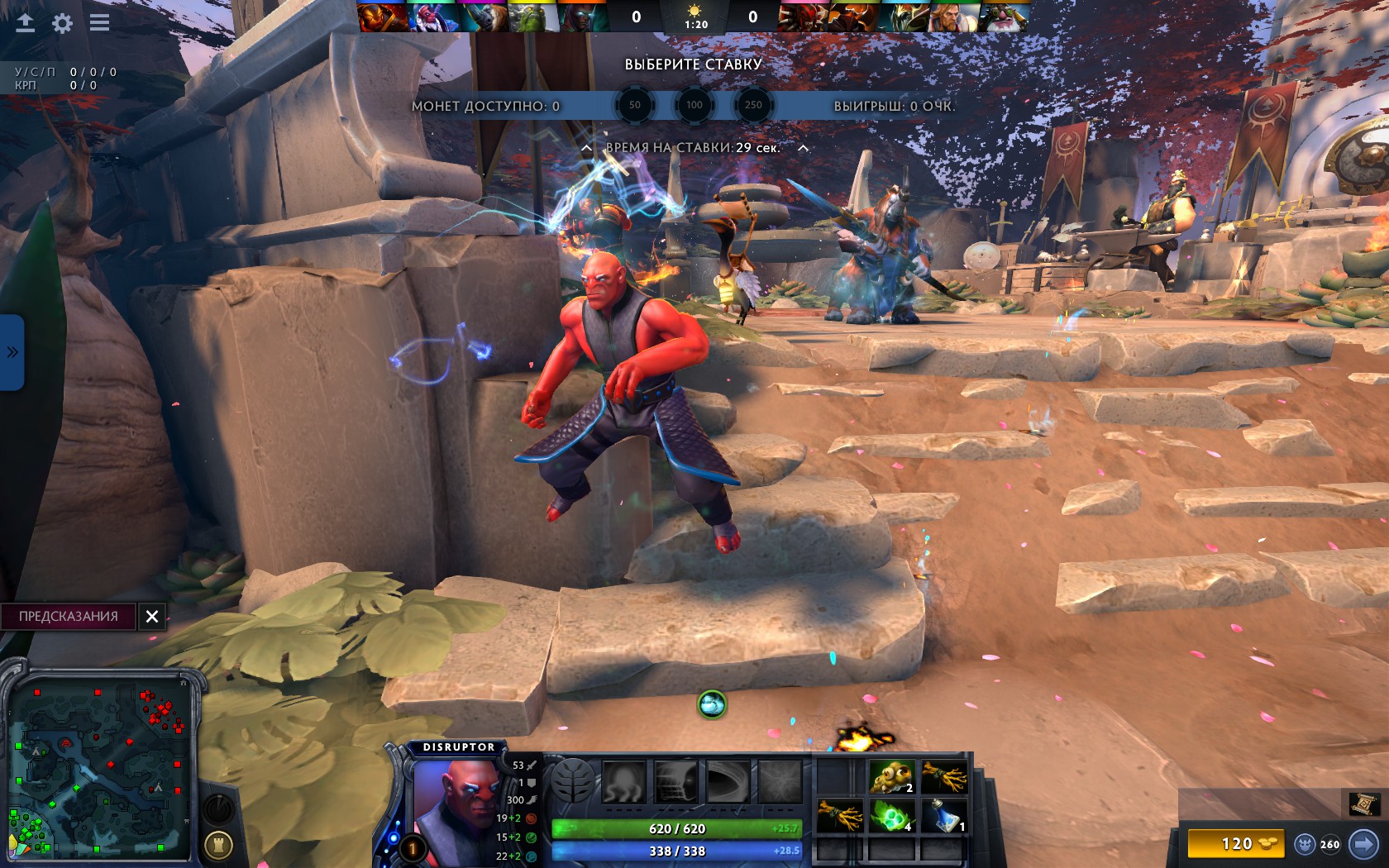Select the 250 coin wager chip
The image size is (1389, 868).
(x=753, y=105)
